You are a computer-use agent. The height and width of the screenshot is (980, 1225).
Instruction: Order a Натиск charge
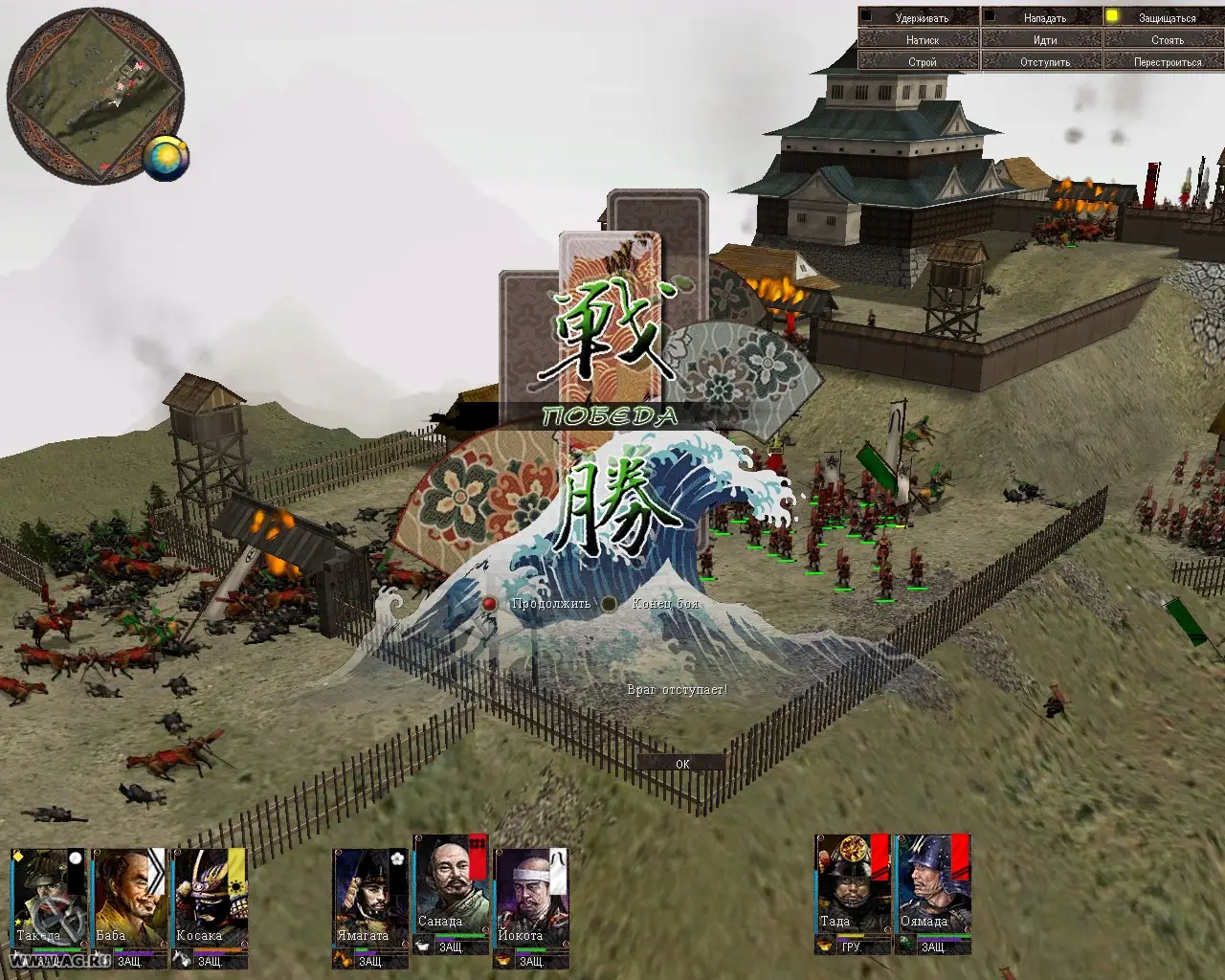[x=918, y=40]
